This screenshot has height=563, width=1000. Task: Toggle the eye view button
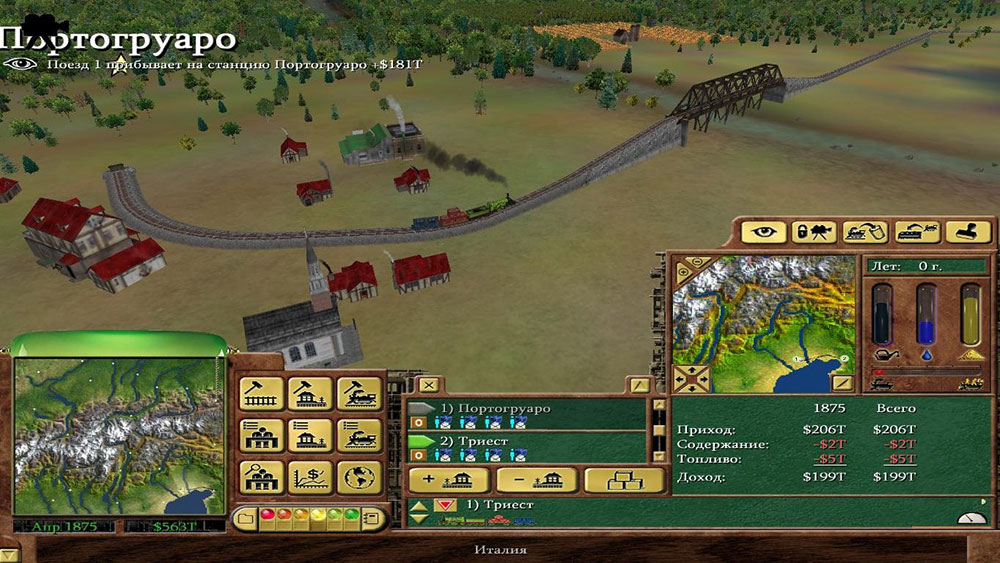point(763,232)
